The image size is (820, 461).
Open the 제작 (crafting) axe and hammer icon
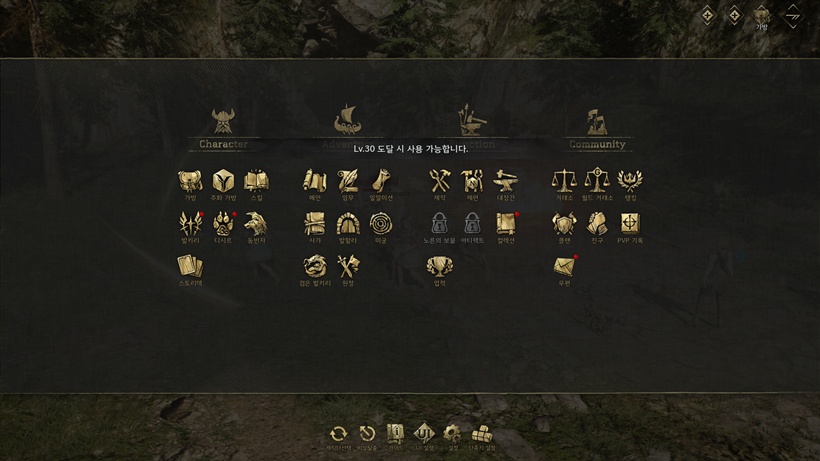tap(440, 181)
